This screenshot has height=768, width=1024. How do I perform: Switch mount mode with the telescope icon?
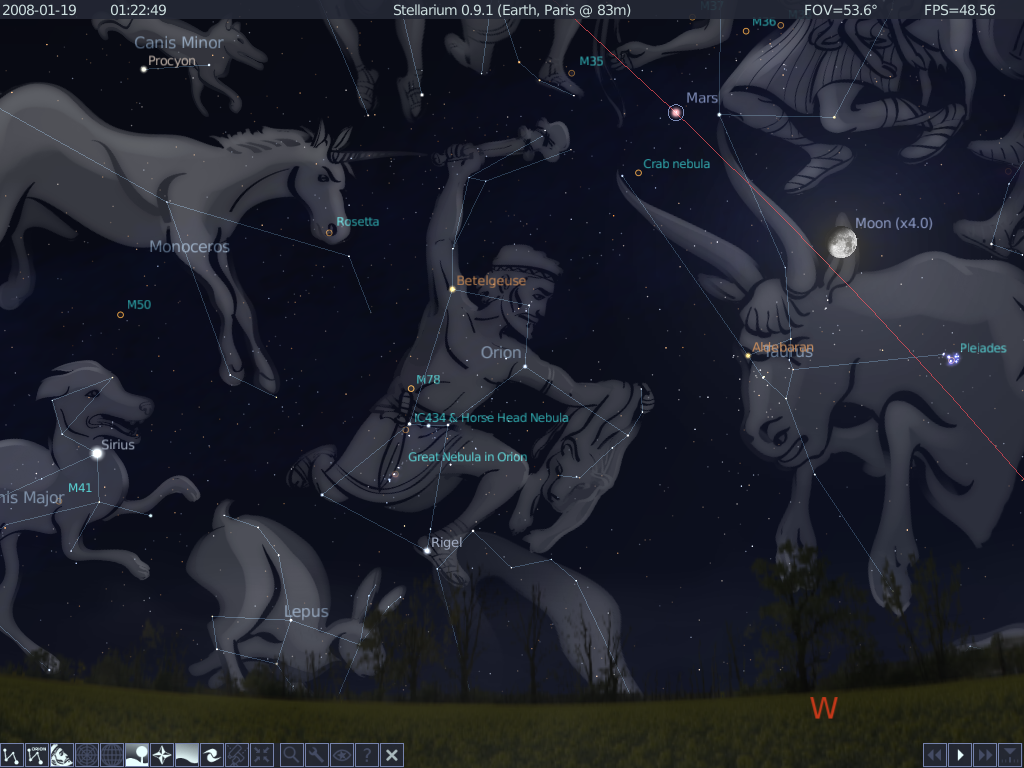[237, 755]
